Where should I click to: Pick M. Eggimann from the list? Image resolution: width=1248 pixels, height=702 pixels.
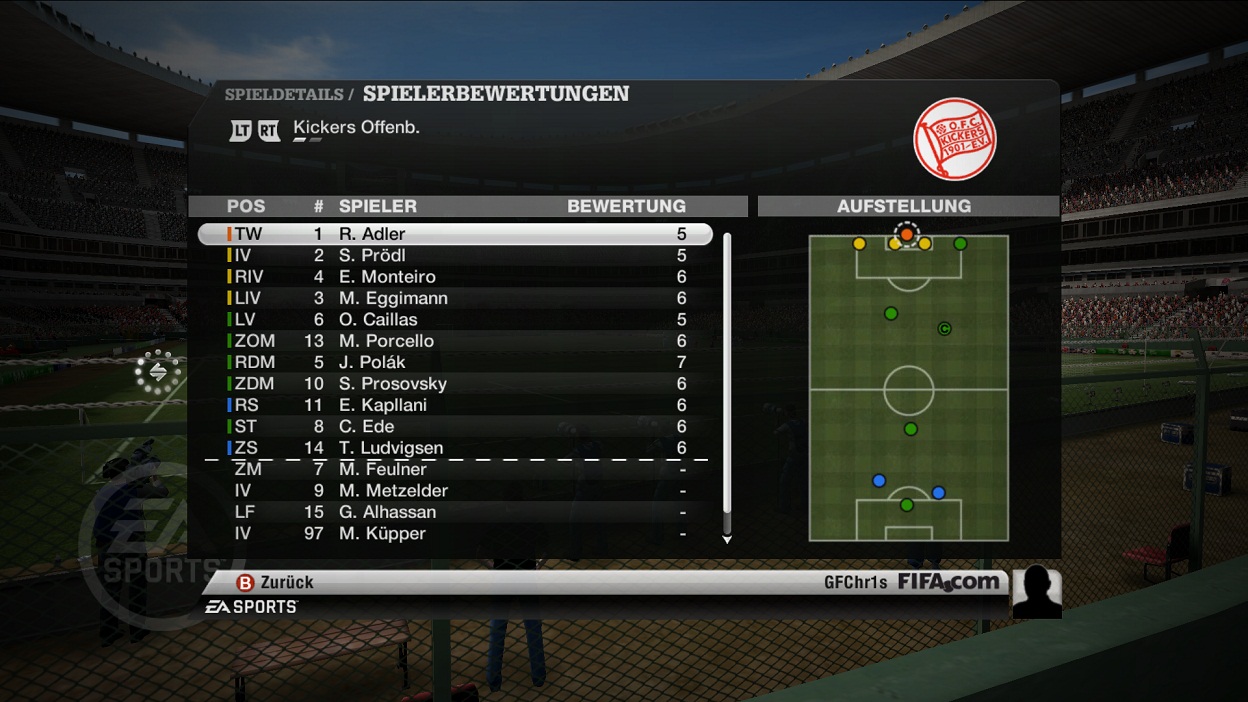point(455,299)
